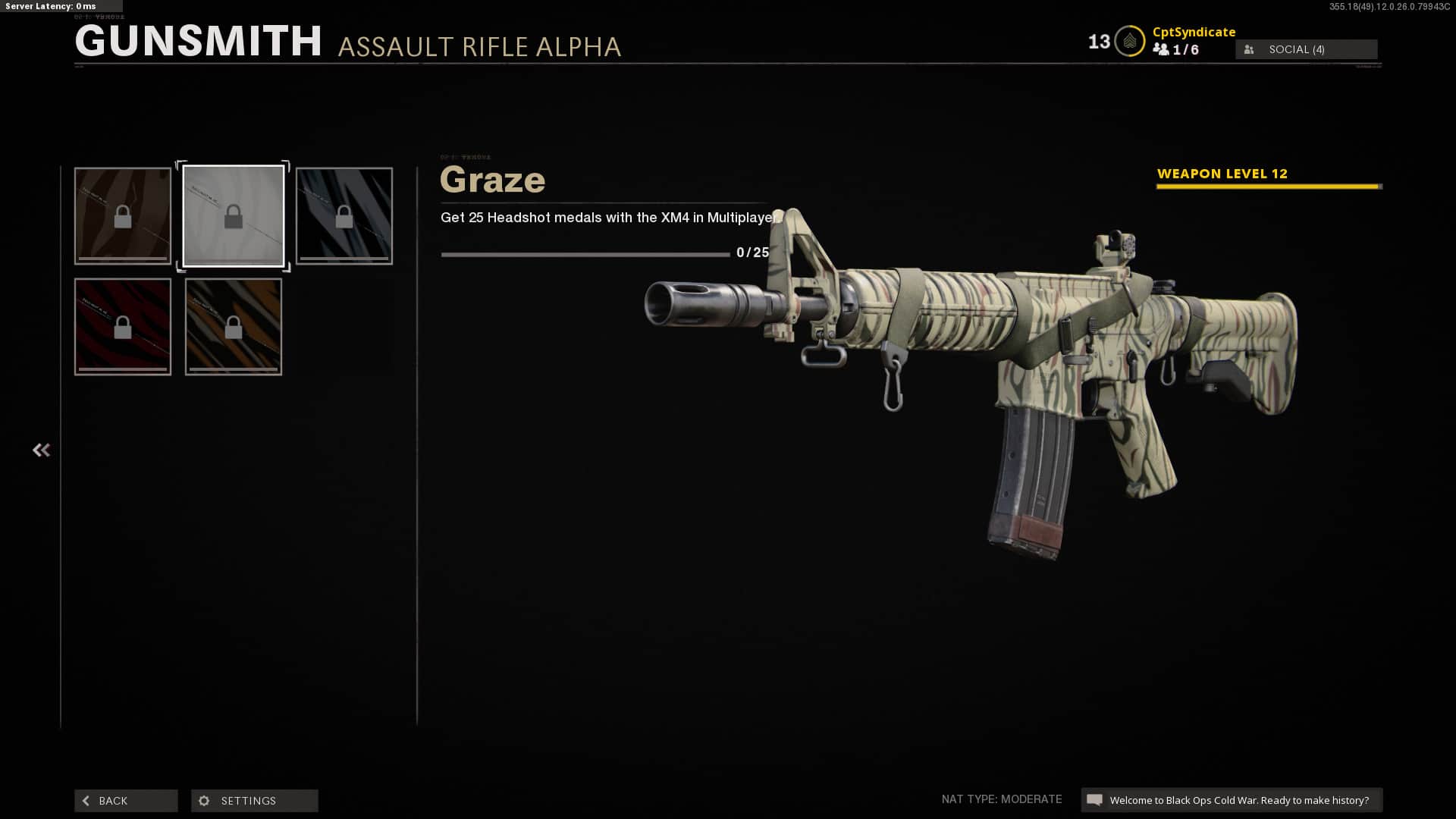Screen dimensions: 1456x819
Task: Choose the white Graze camo tile
Action: coord(234,216)
